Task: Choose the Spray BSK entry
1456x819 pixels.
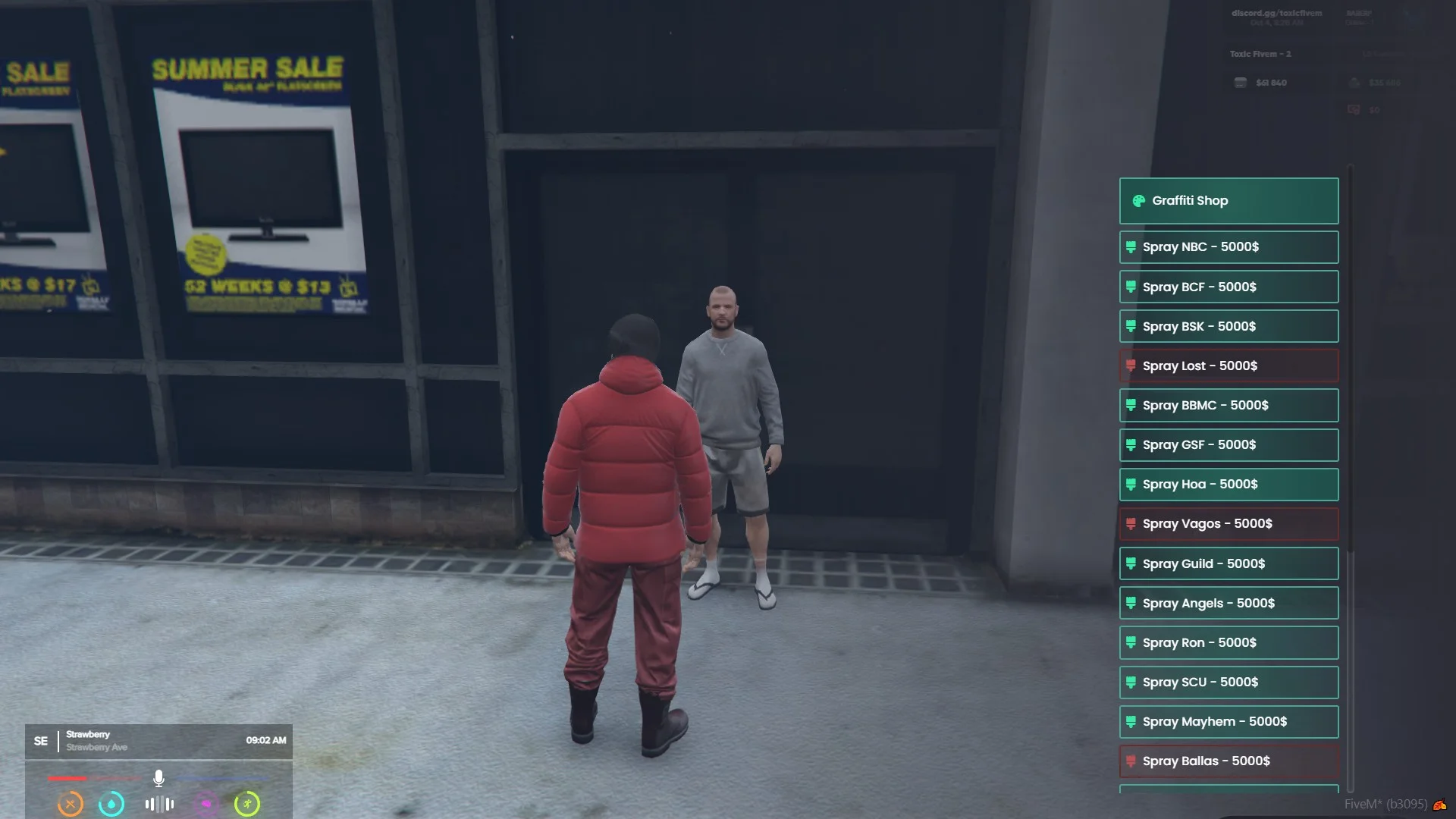Action: [1228, 326]
